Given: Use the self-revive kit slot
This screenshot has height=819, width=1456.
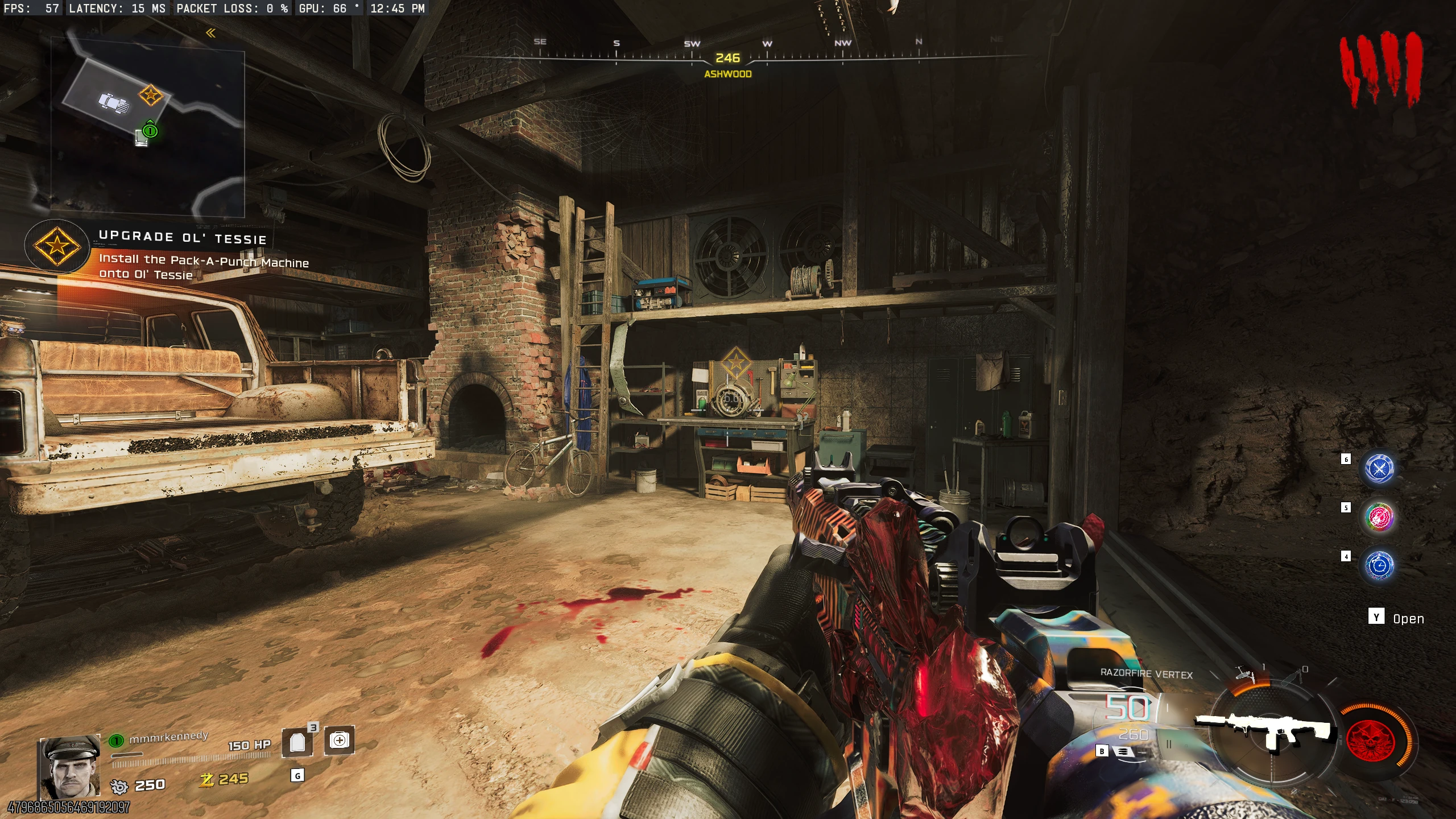Looking at the screenshot, I should [339, 740].
